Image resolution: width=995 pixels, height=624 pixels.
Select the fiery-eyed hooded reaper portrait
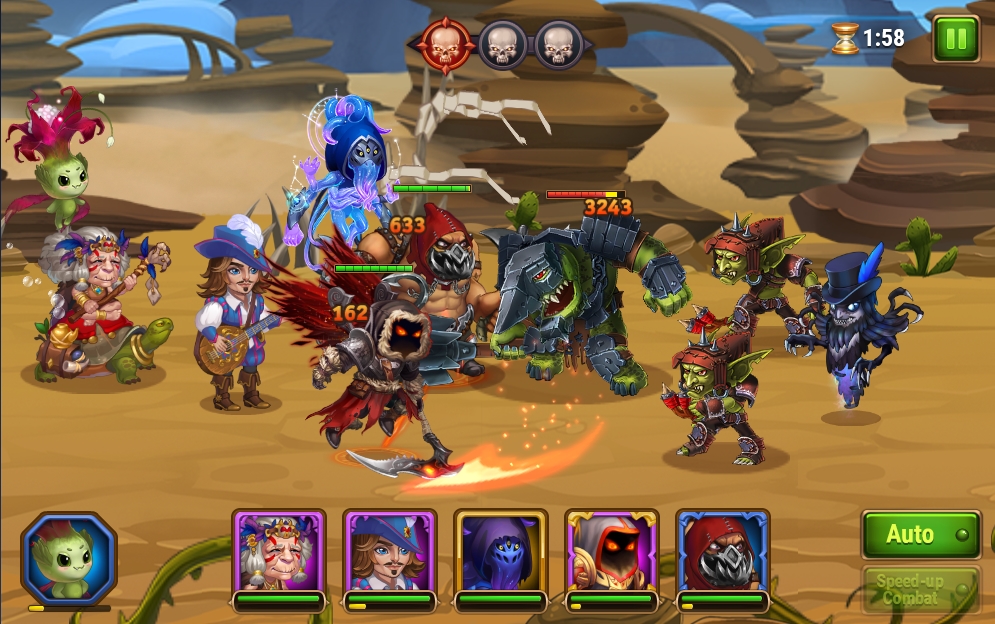coord(612,552)
